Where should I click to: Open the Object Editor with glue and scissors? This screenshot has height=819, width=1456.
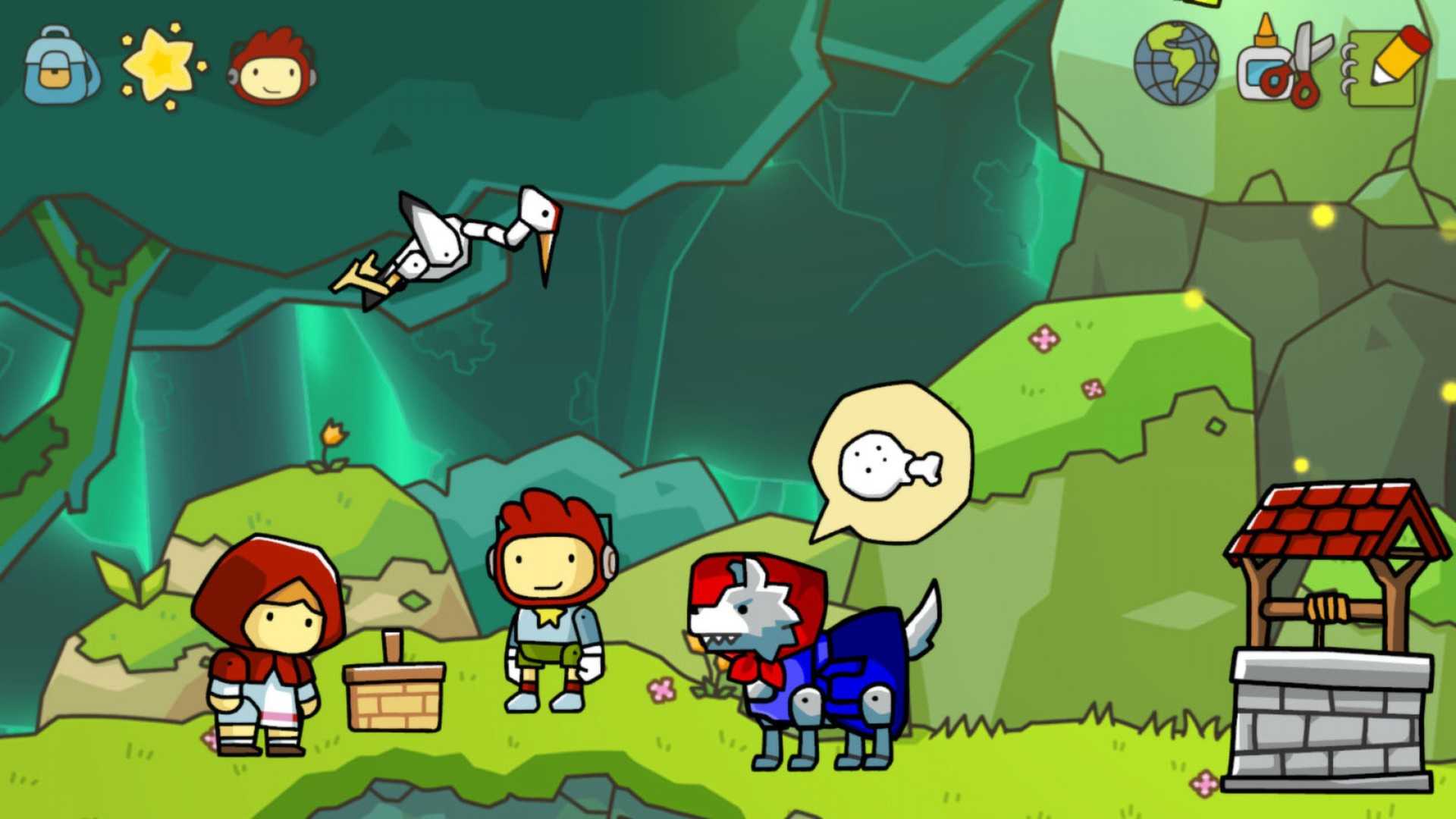pyautogui.click(x=1285, y=64)
